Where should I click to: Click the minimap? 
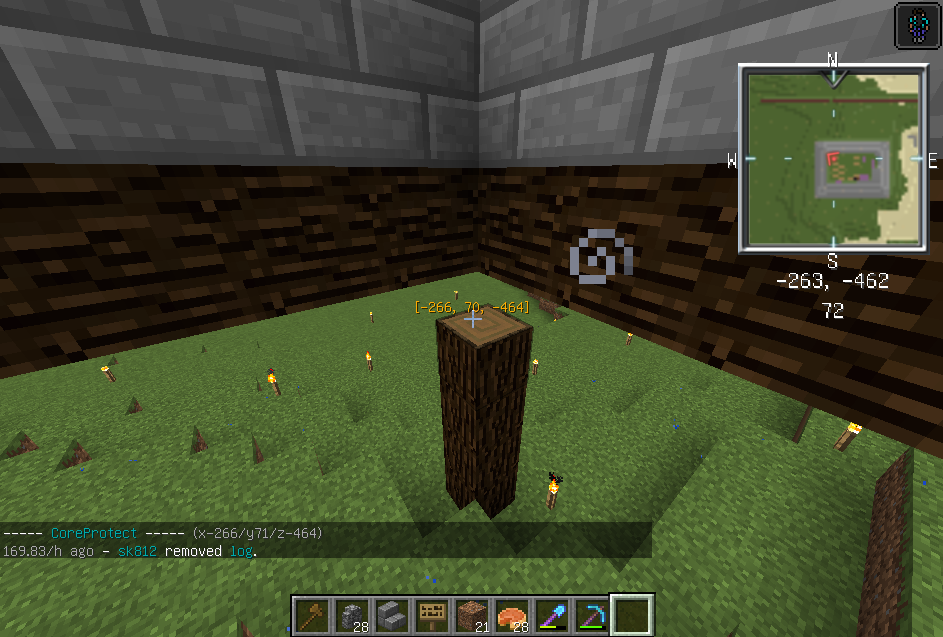pyautogui.click(x=831, y=158)
